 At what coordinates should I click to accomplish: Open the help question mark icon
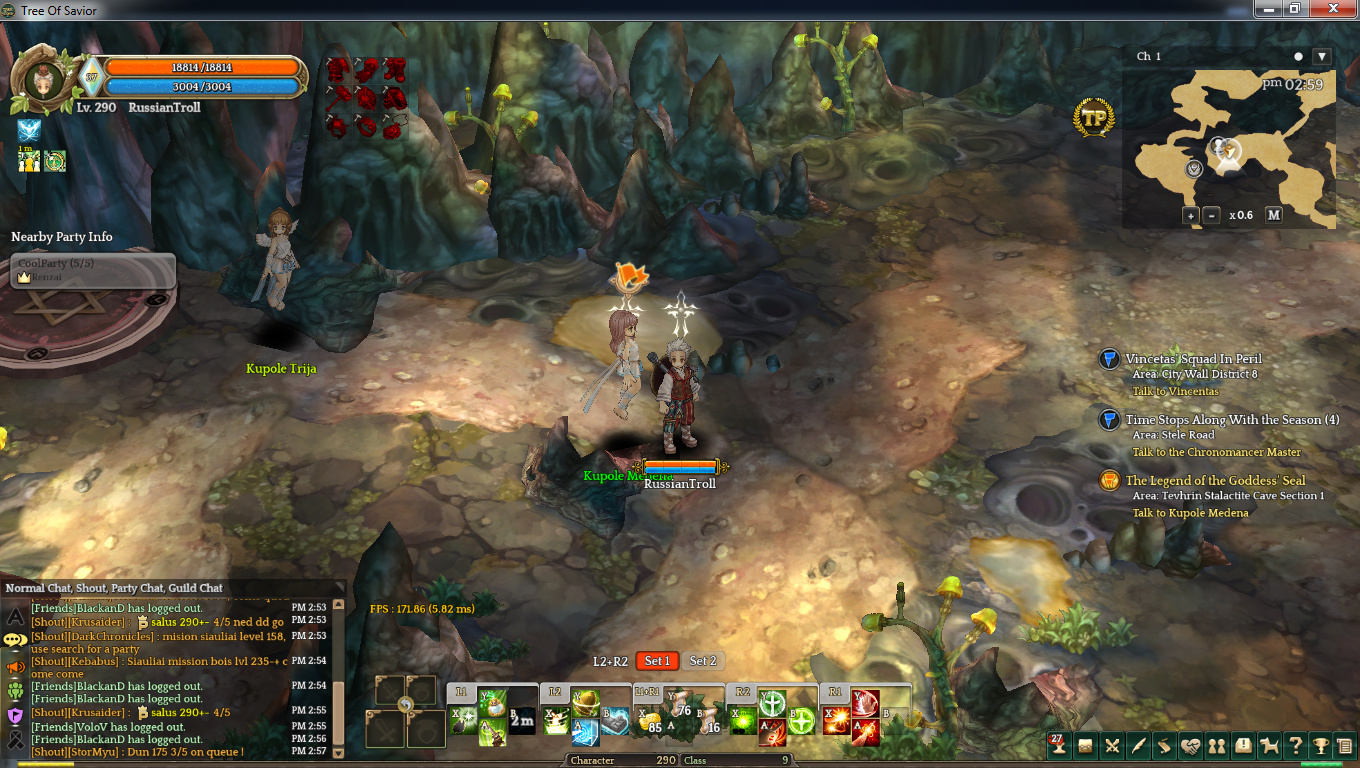1295,746
